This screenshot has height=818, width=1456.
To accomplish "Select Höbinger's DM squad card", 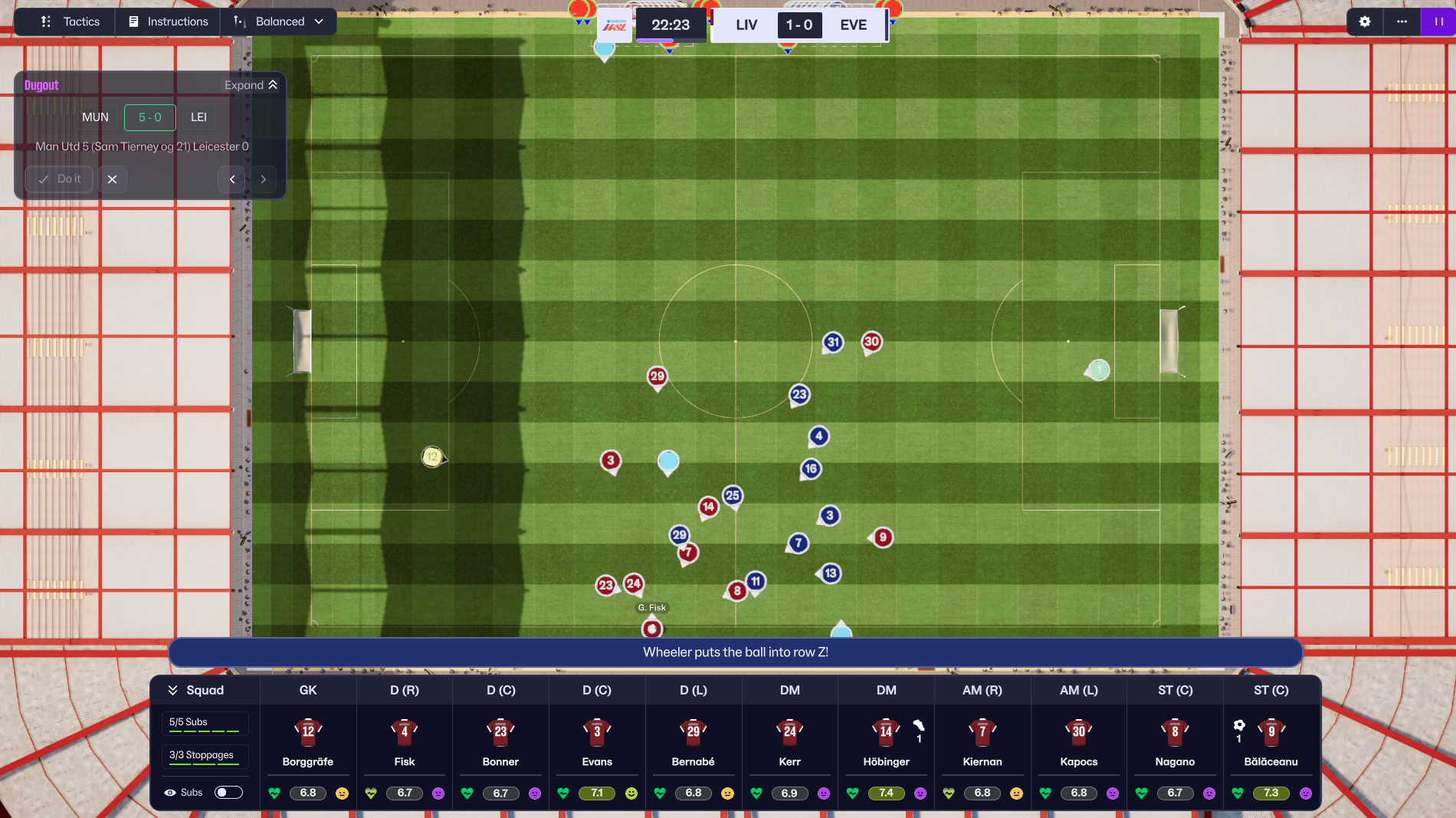I will coord(886,742).
